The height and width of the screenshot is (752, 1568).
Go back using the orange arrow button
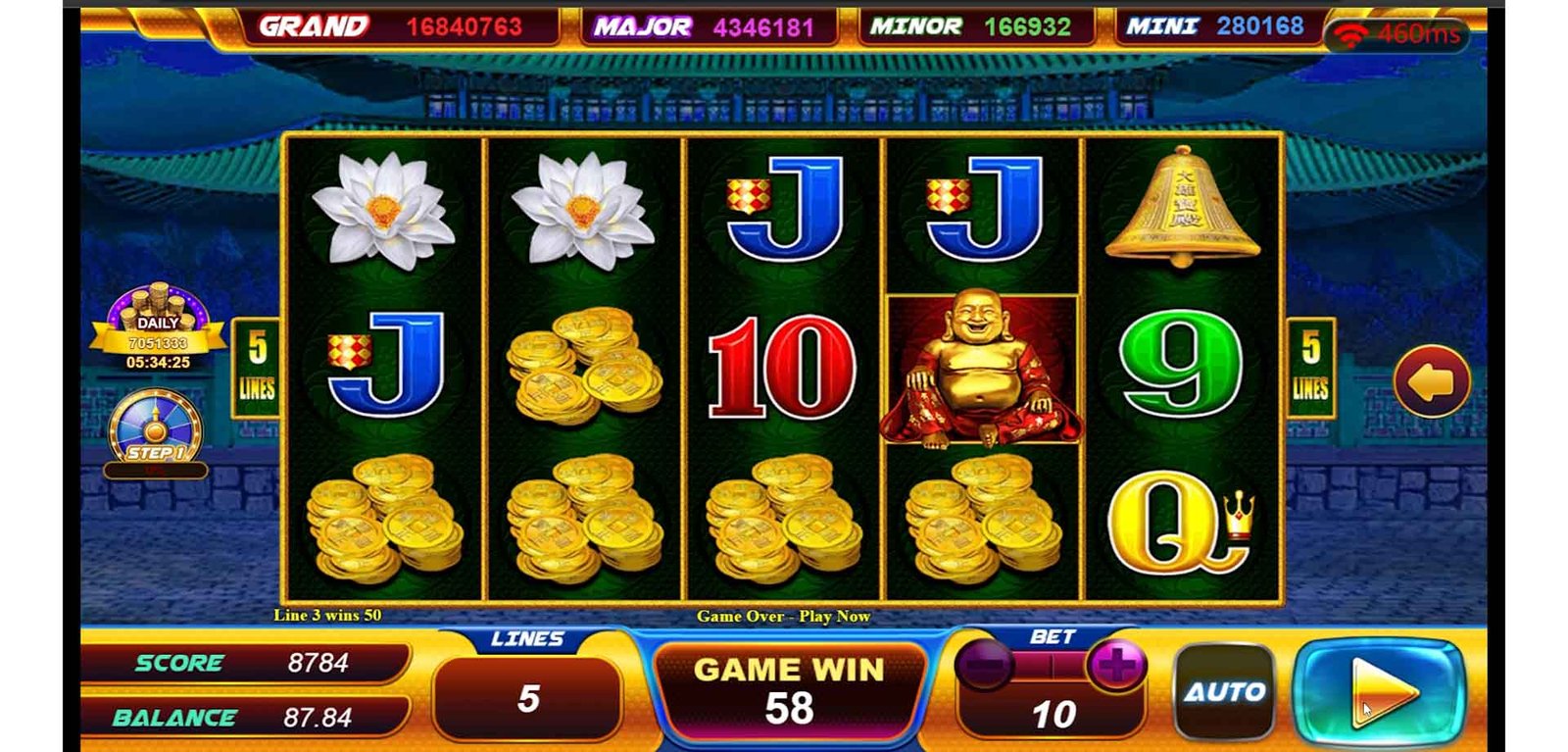coord(1431,381)
